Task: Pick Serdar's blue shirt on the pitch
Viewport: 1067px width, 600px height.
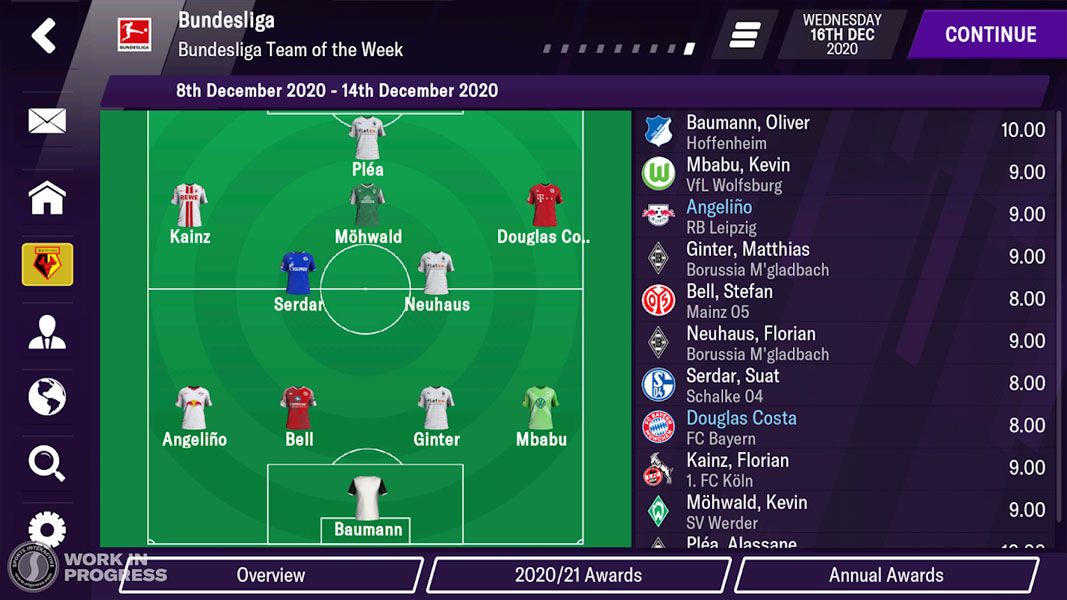Action: [298, 272]
